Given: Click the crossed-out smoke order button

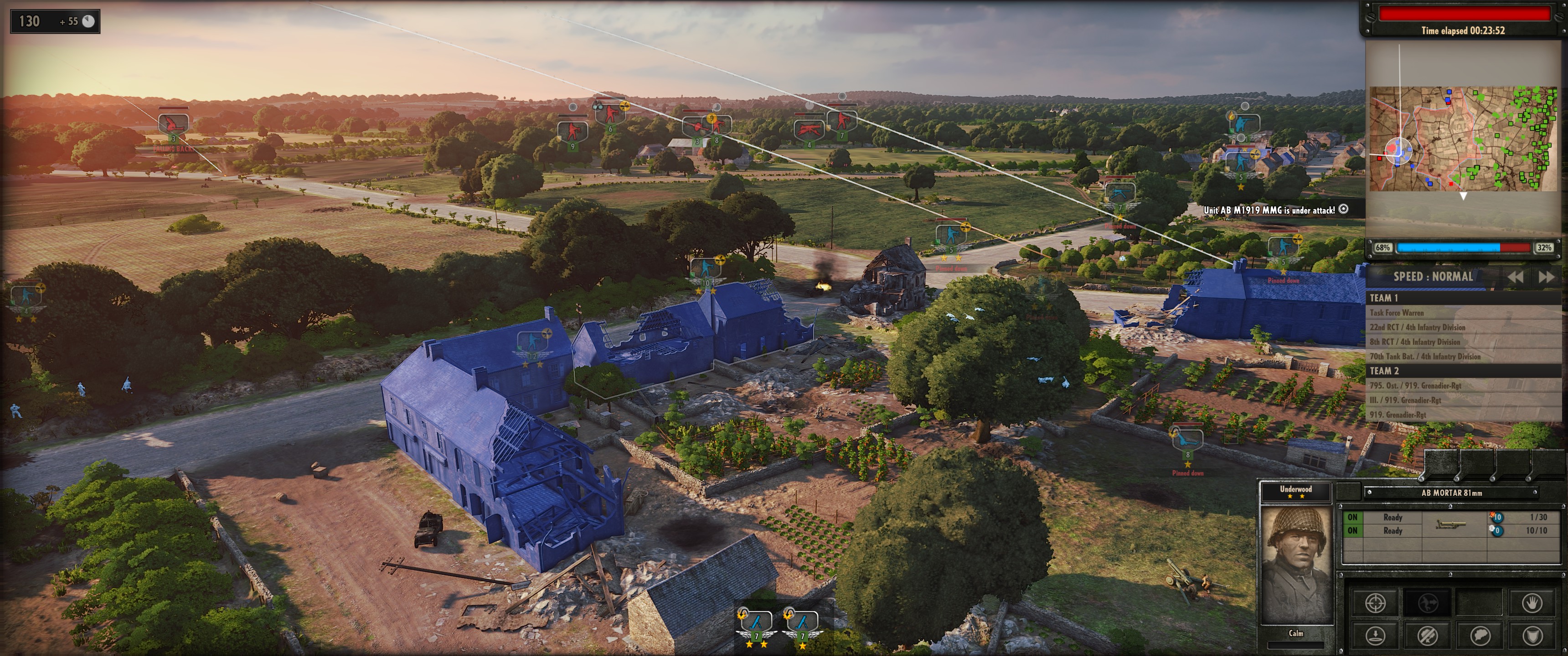Looking at the screenshot, I should (x=1428, y=636).
